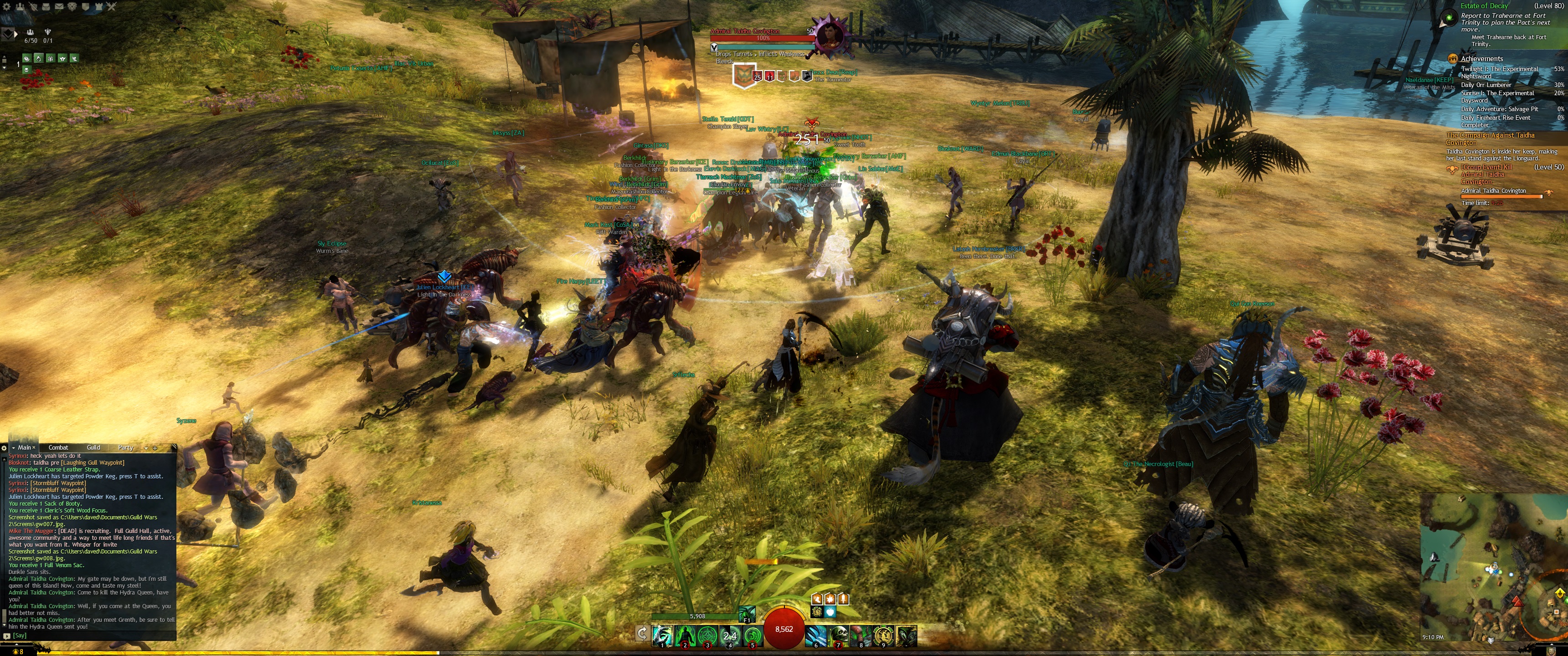Switch to the Party chat tab
Viewport: 1568px width, 656px height.
point(125,447)
